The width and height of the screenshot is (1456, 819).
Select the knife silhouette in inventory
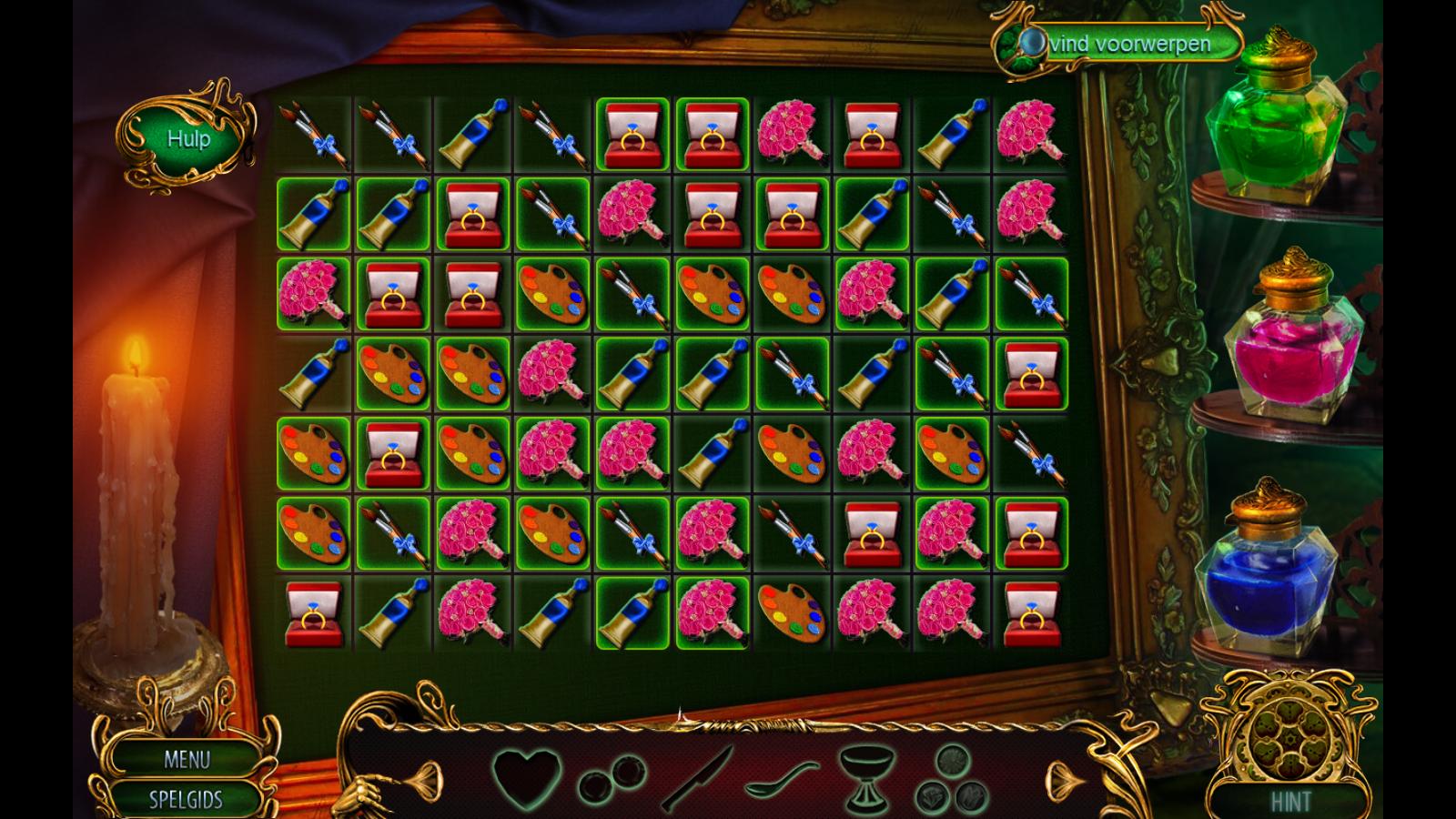[x=696, y=778]
